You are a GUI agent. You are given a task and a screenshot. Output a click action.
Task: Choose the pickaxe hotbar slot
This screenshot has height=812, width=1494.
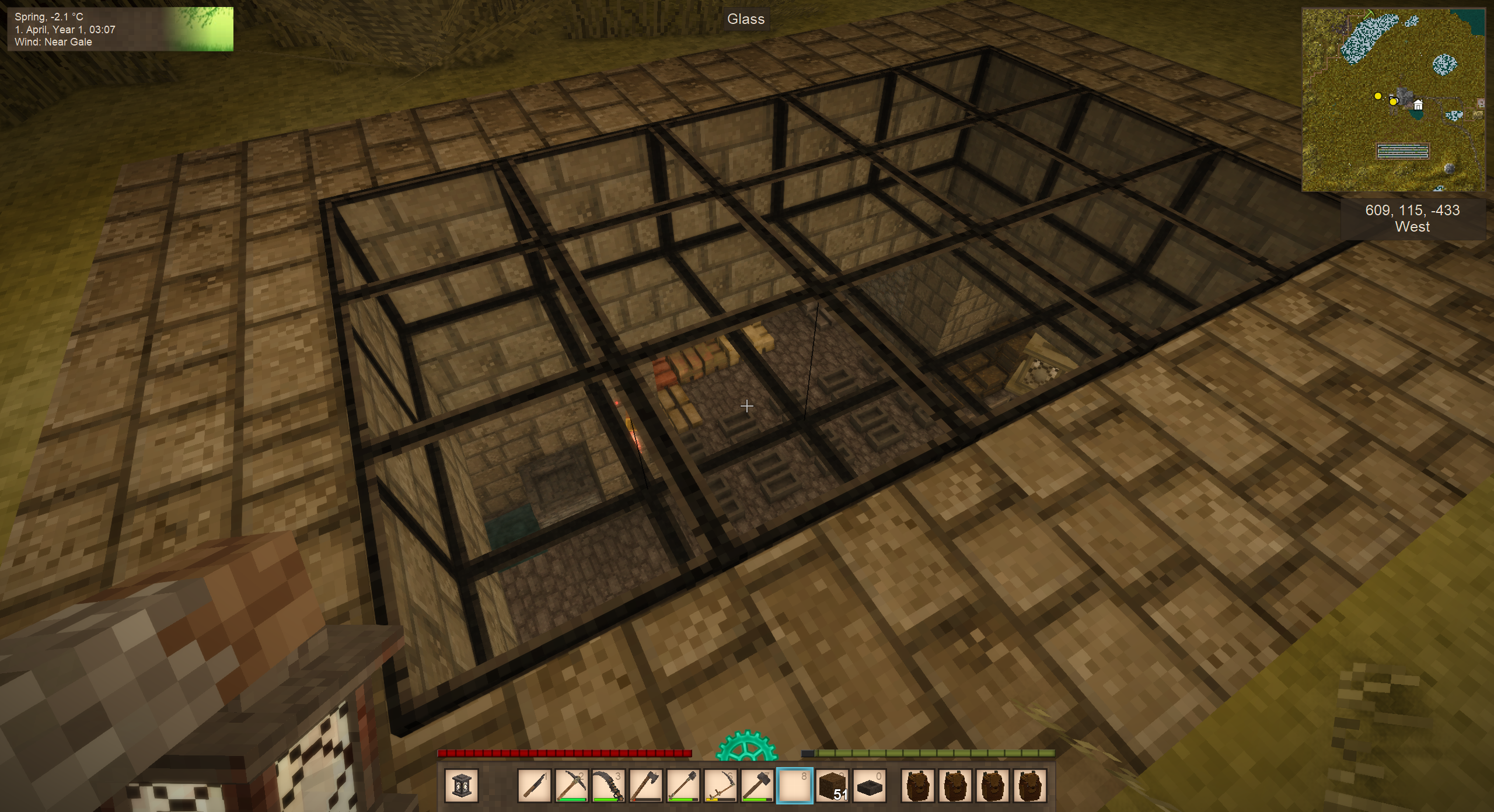(571, 786)
